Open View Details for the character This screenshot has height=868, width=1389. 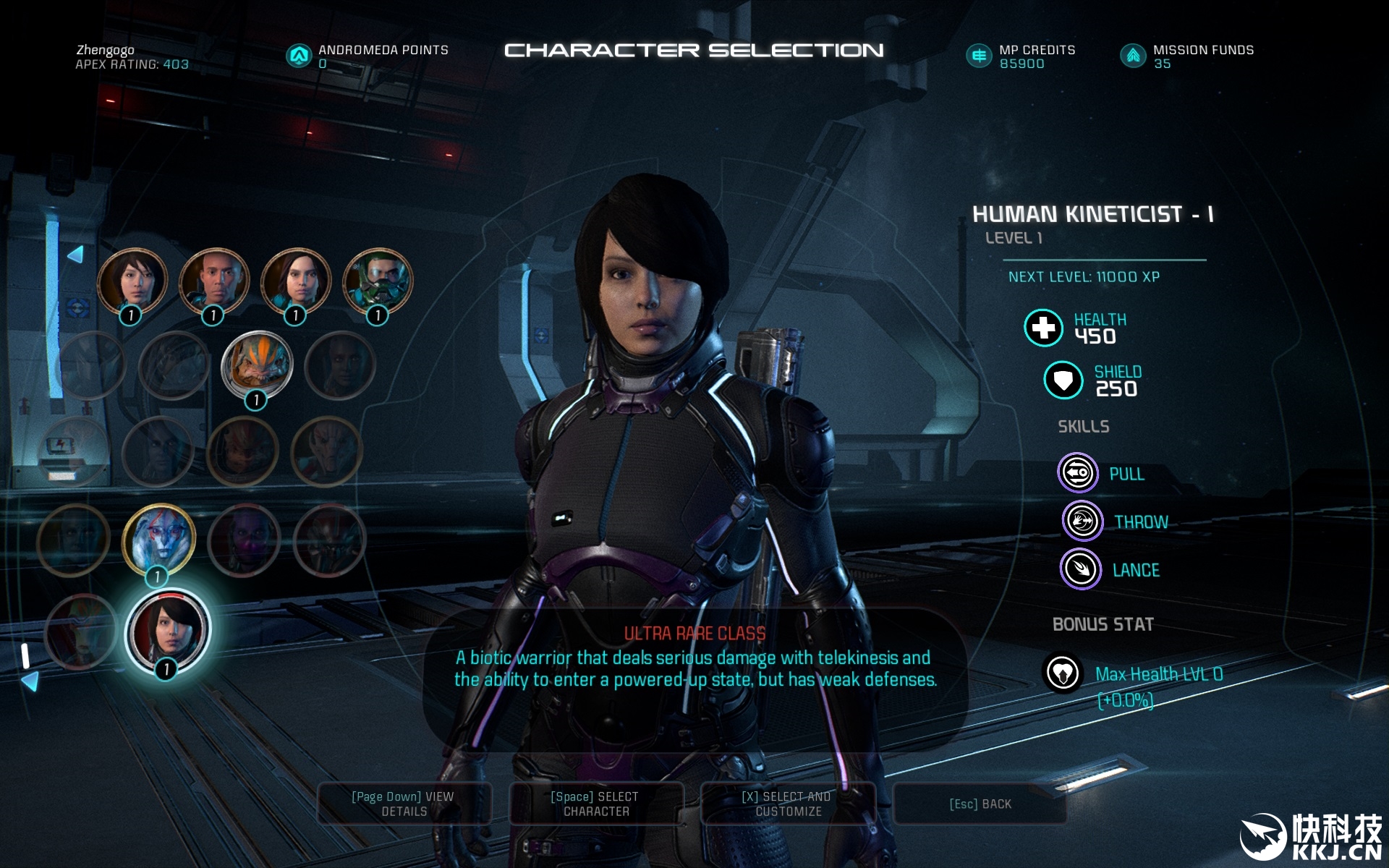click(404, 804)
